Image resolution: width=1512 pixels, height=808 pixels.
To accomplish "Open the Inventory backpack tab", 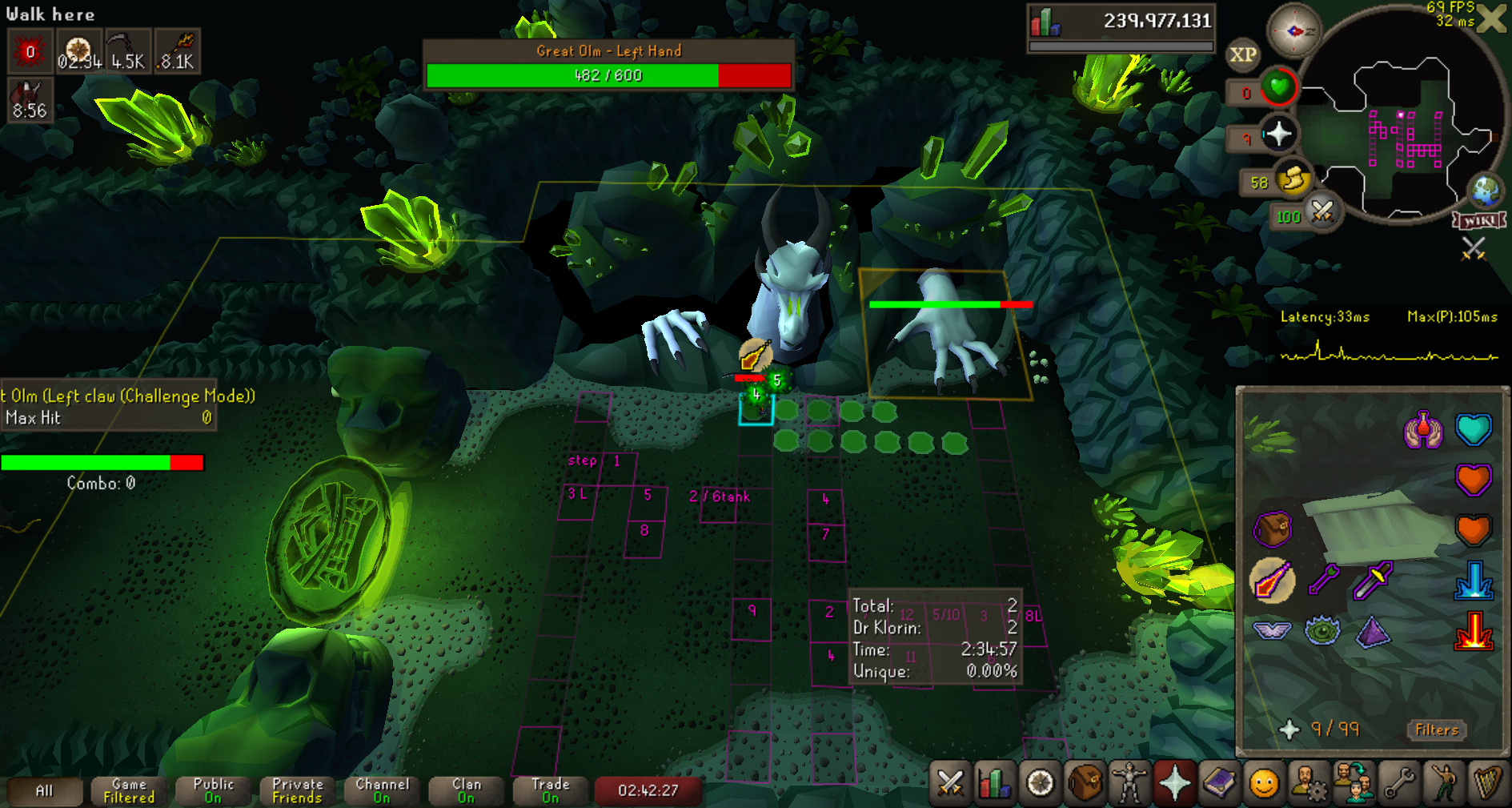I will pos(1085,783).
